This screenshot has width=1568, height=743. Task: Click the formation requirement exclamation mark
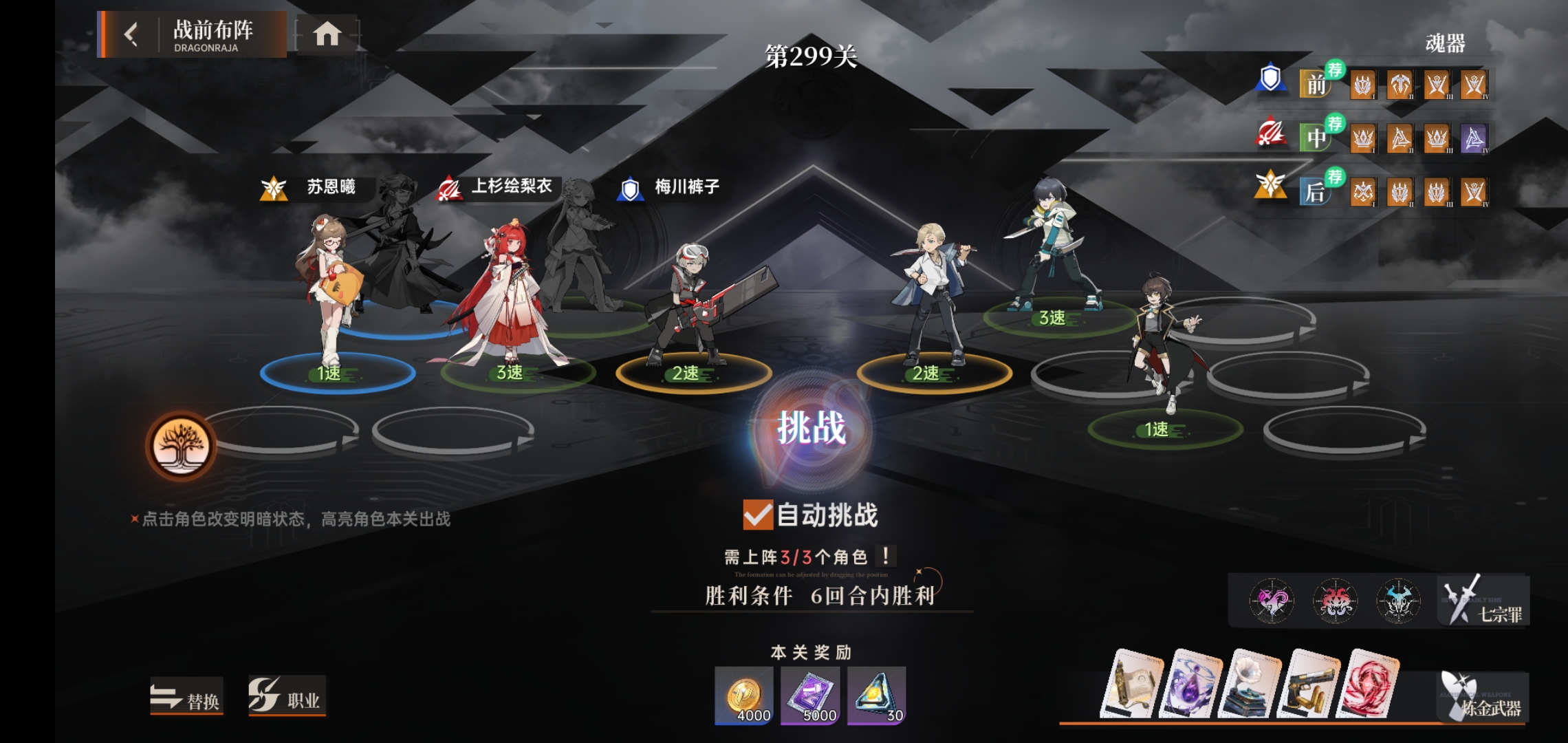(886, 556)
